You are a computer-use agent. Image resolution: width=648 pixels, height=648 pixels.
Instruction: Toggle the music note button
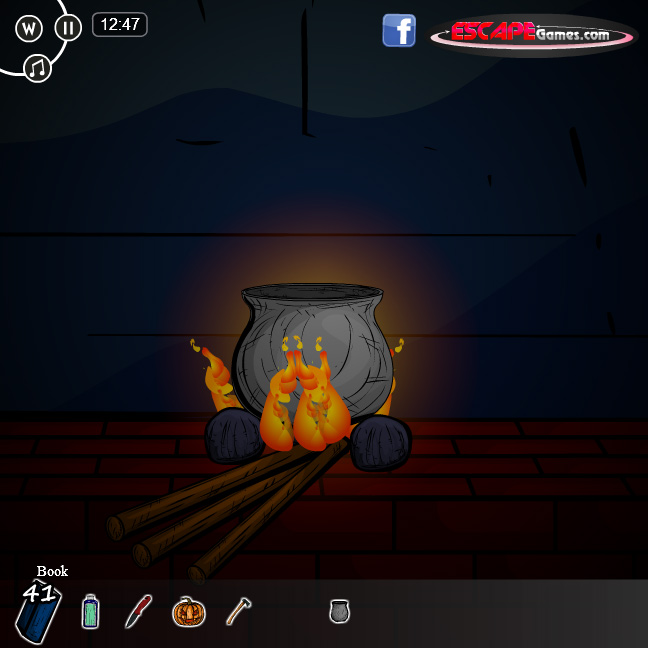pyautogui.click(x=38, y=68)
